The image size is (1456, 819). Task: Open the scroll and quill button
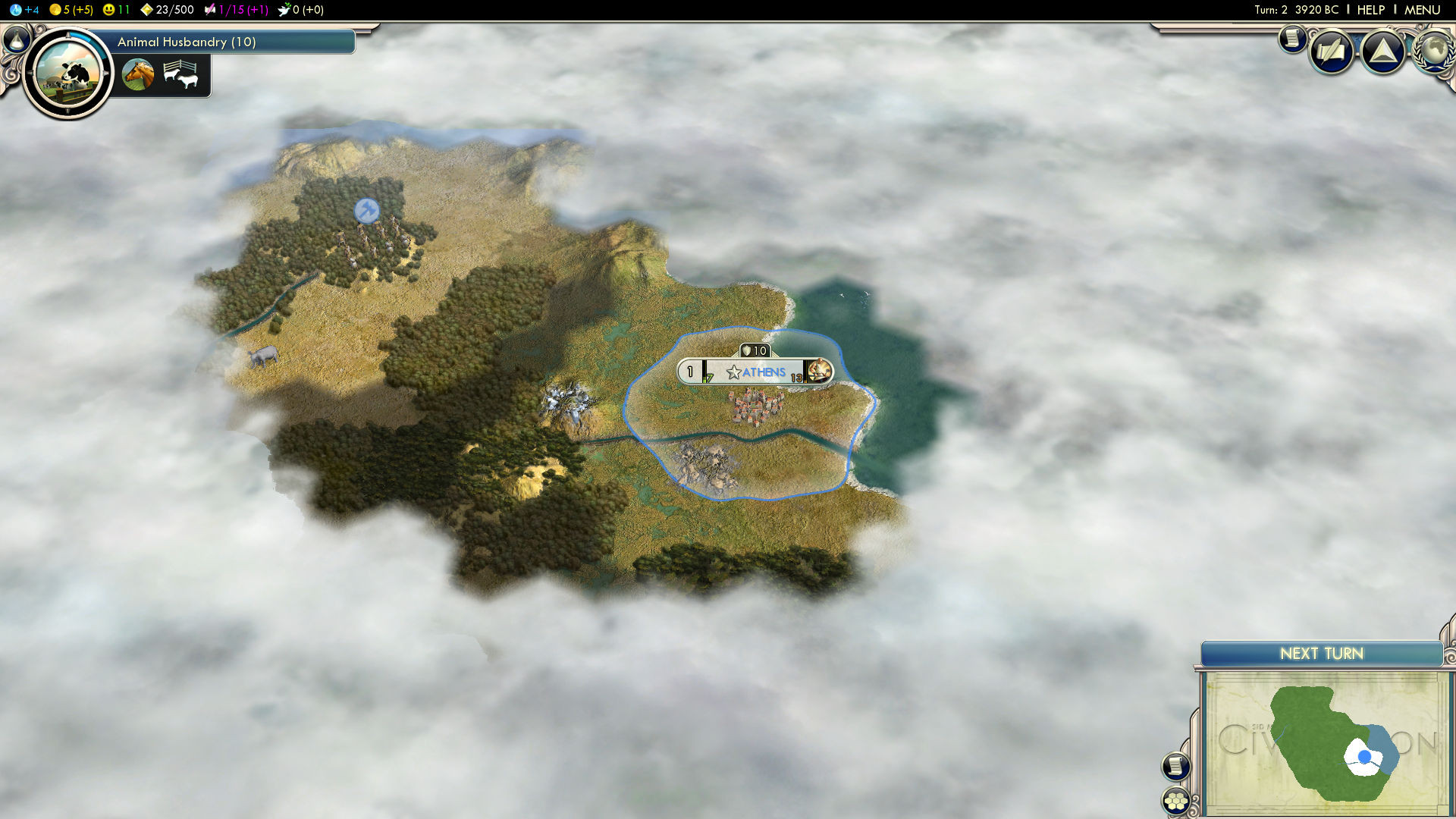pyautogui.click(x=1332, y=52)
